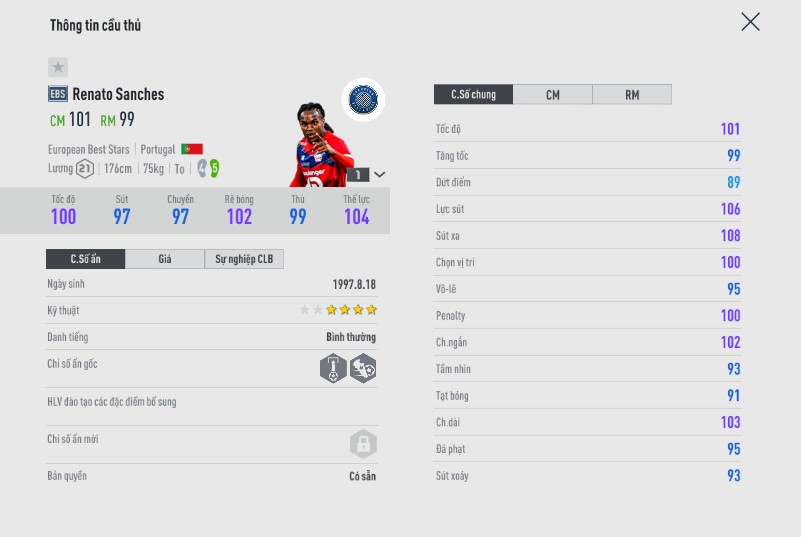Switch to the Giá tab
The height and width of the screenshot is (537, 801).
point(165,260)
